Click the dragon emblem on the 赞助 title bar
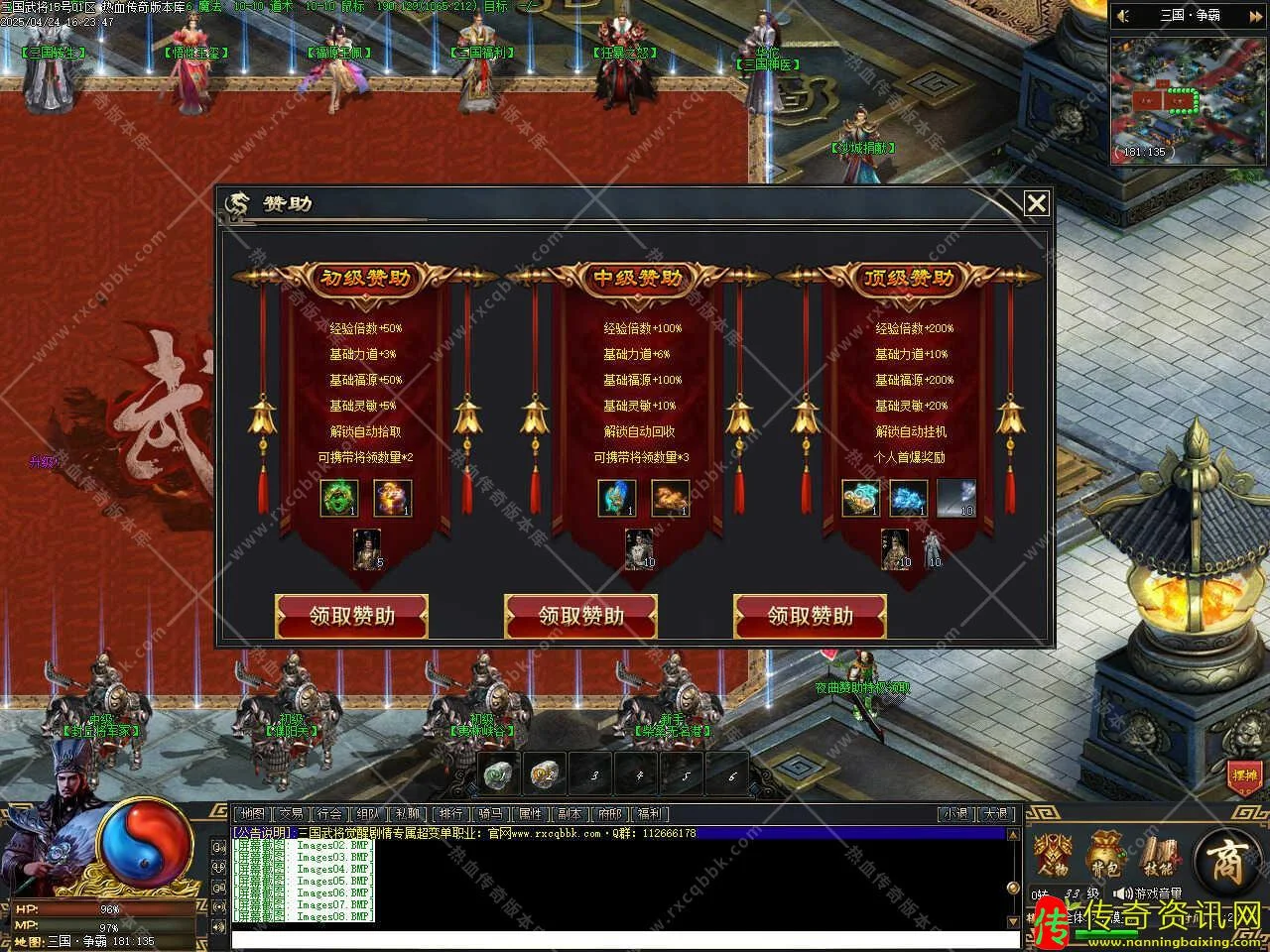The height and width of the screenshot is (952, 1270). pos(237,201)
